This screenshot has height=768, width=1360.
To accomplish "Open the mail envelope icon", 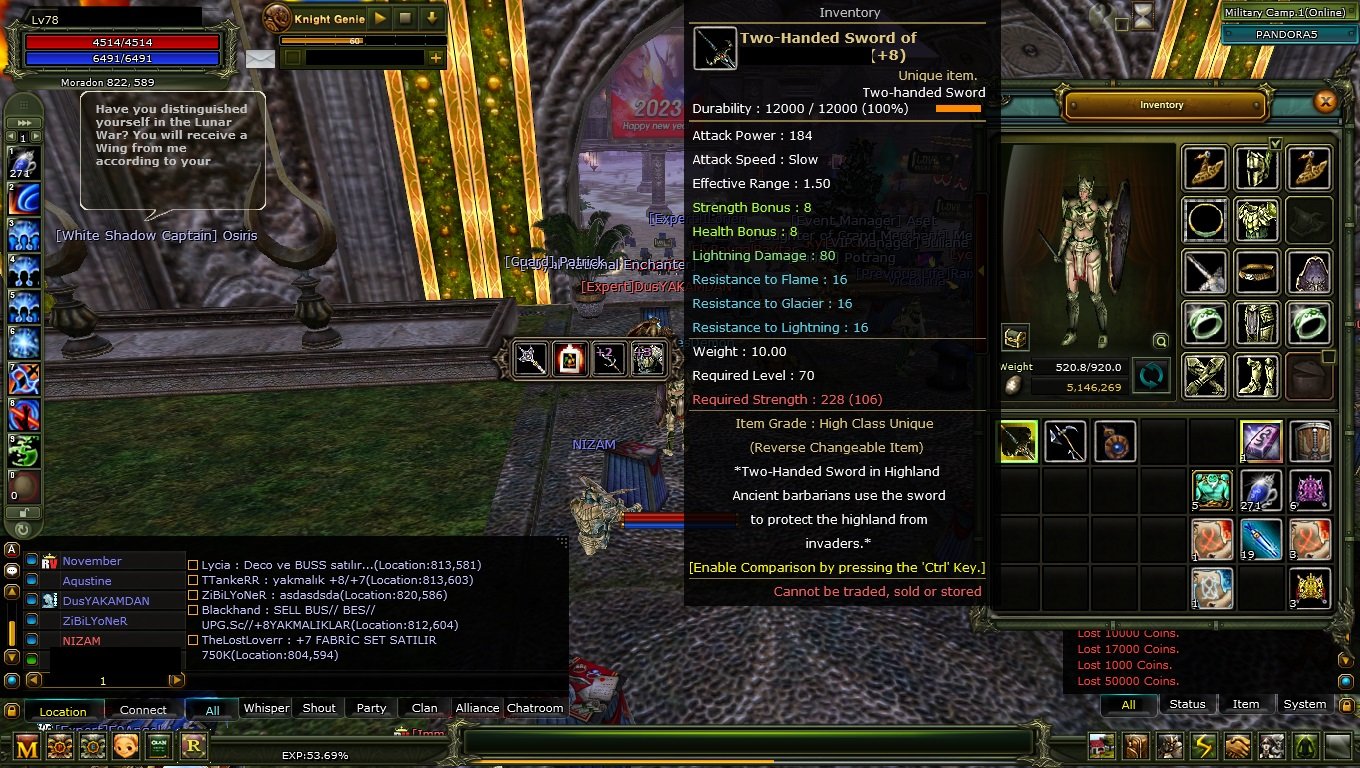I will point(260,58).
